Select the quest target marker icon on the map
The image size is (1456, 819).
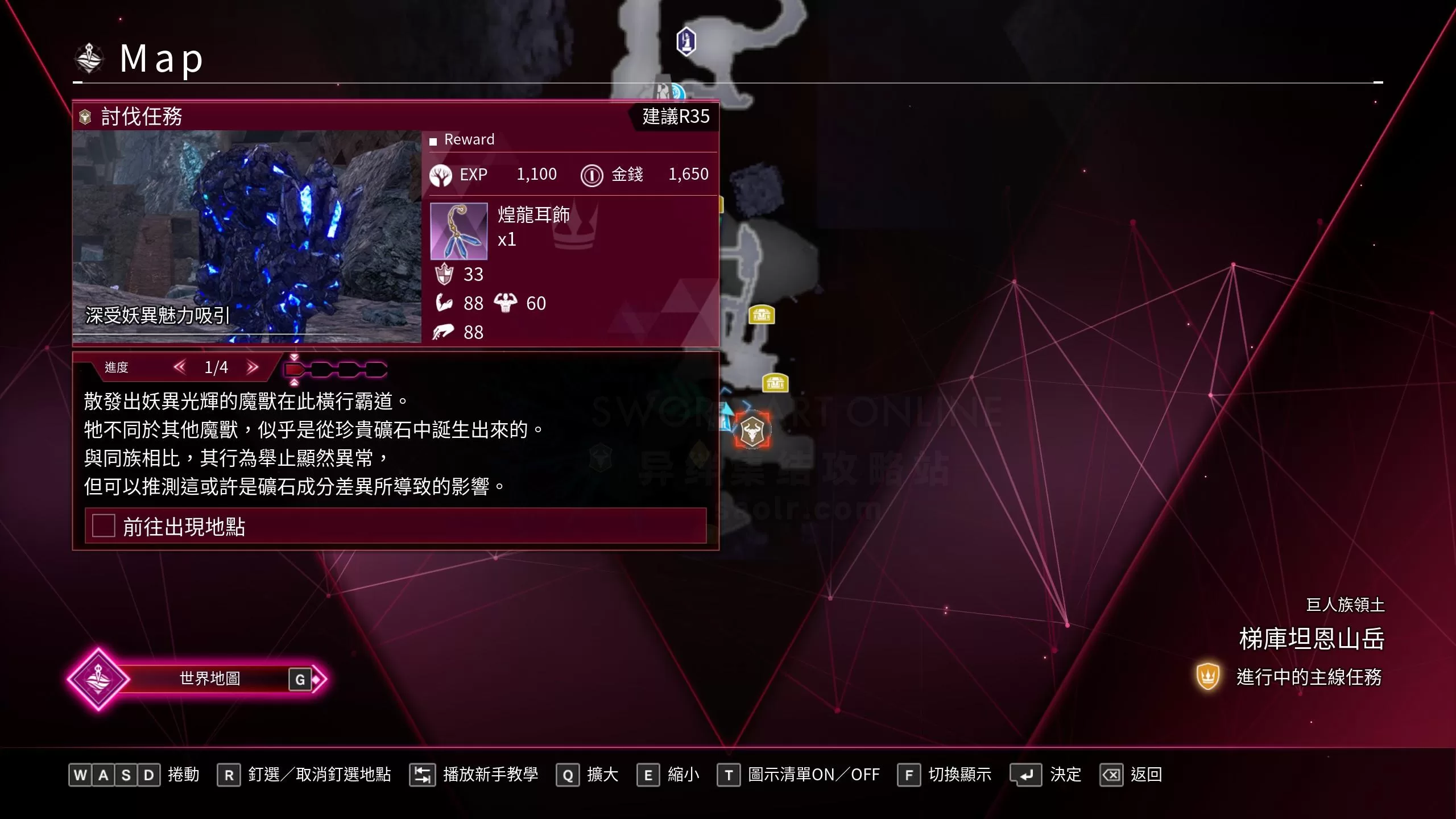[752, 430]
